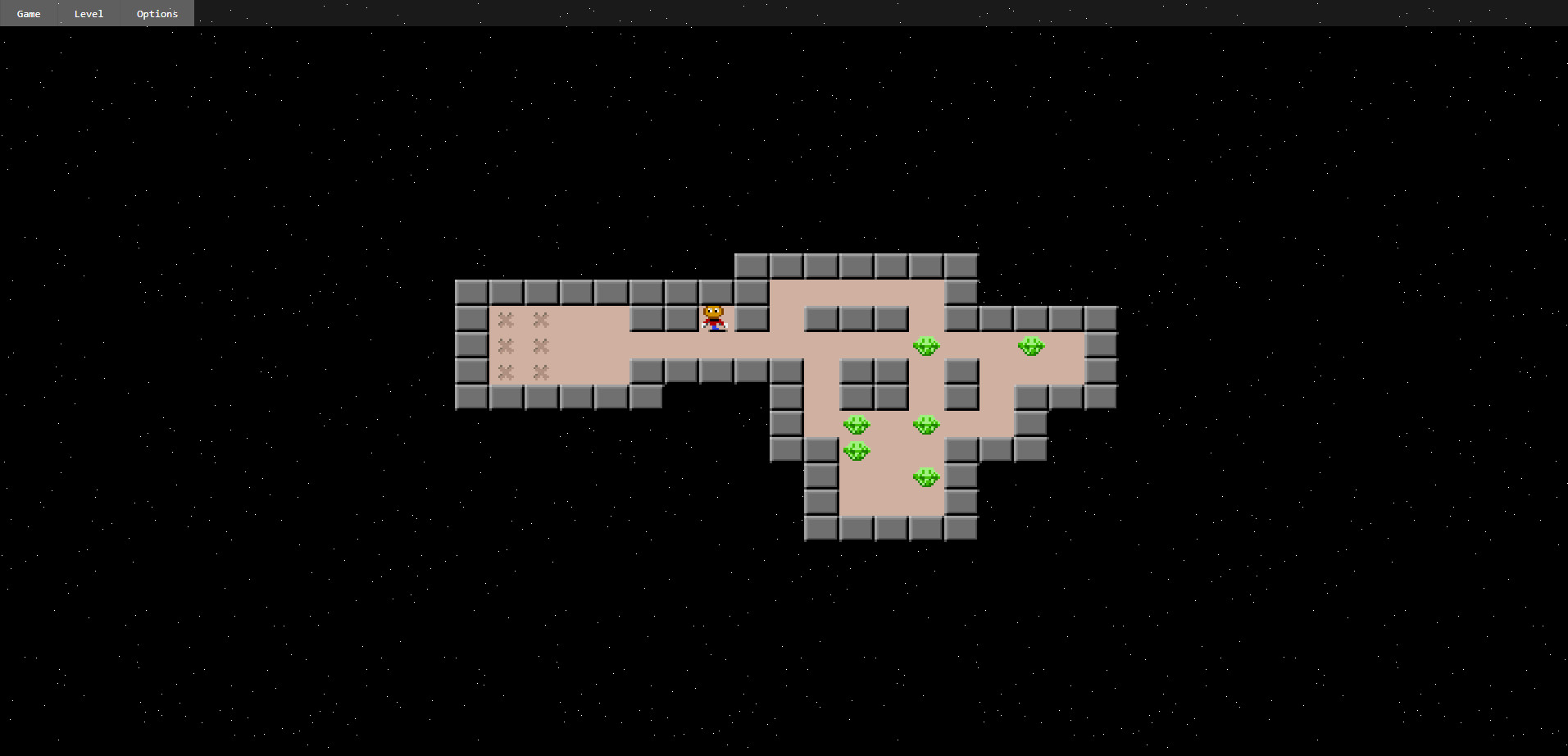Open the Game menu

click(x=27, y=13)
